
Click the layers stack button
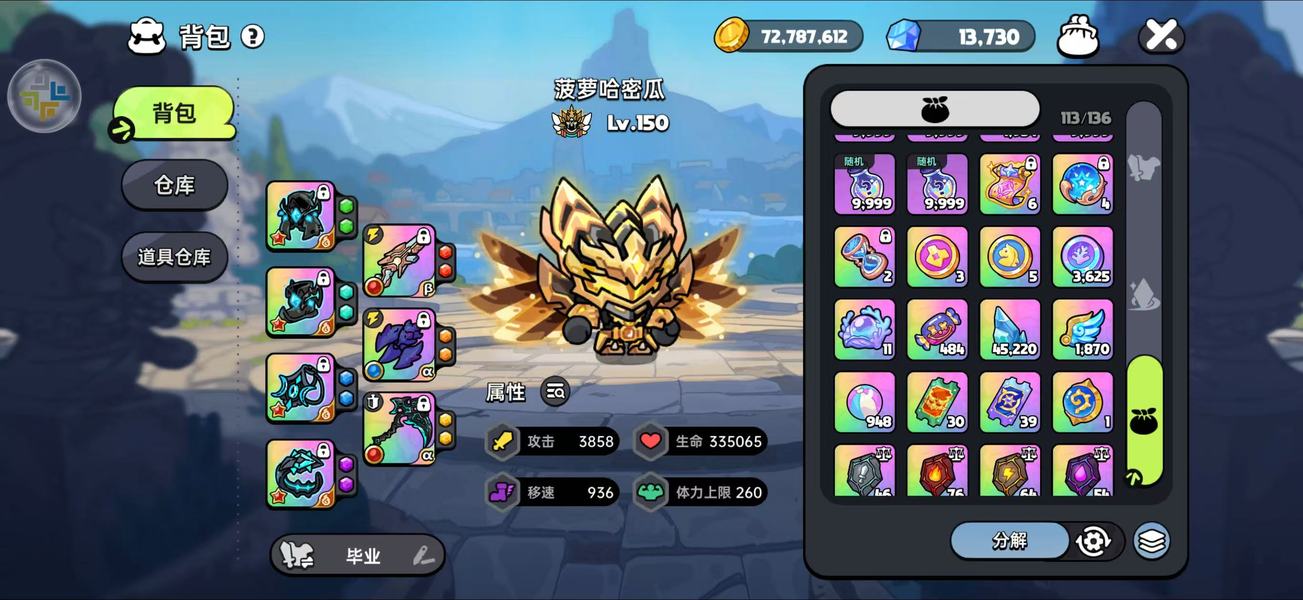point(1152,541)
